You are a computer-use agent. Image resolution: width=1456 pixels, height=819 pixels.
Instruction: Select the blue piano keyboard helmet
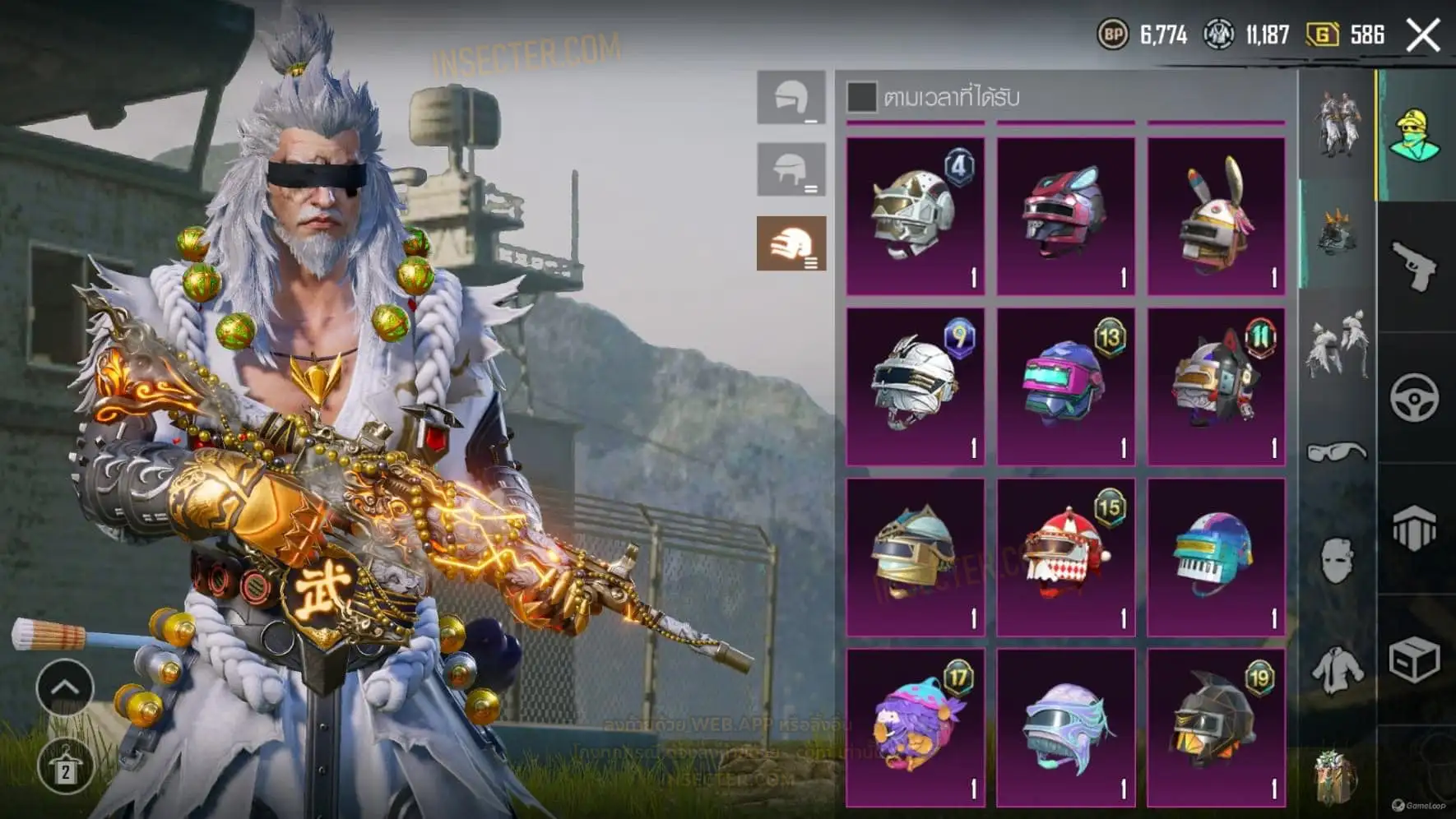pos(1216,557)
